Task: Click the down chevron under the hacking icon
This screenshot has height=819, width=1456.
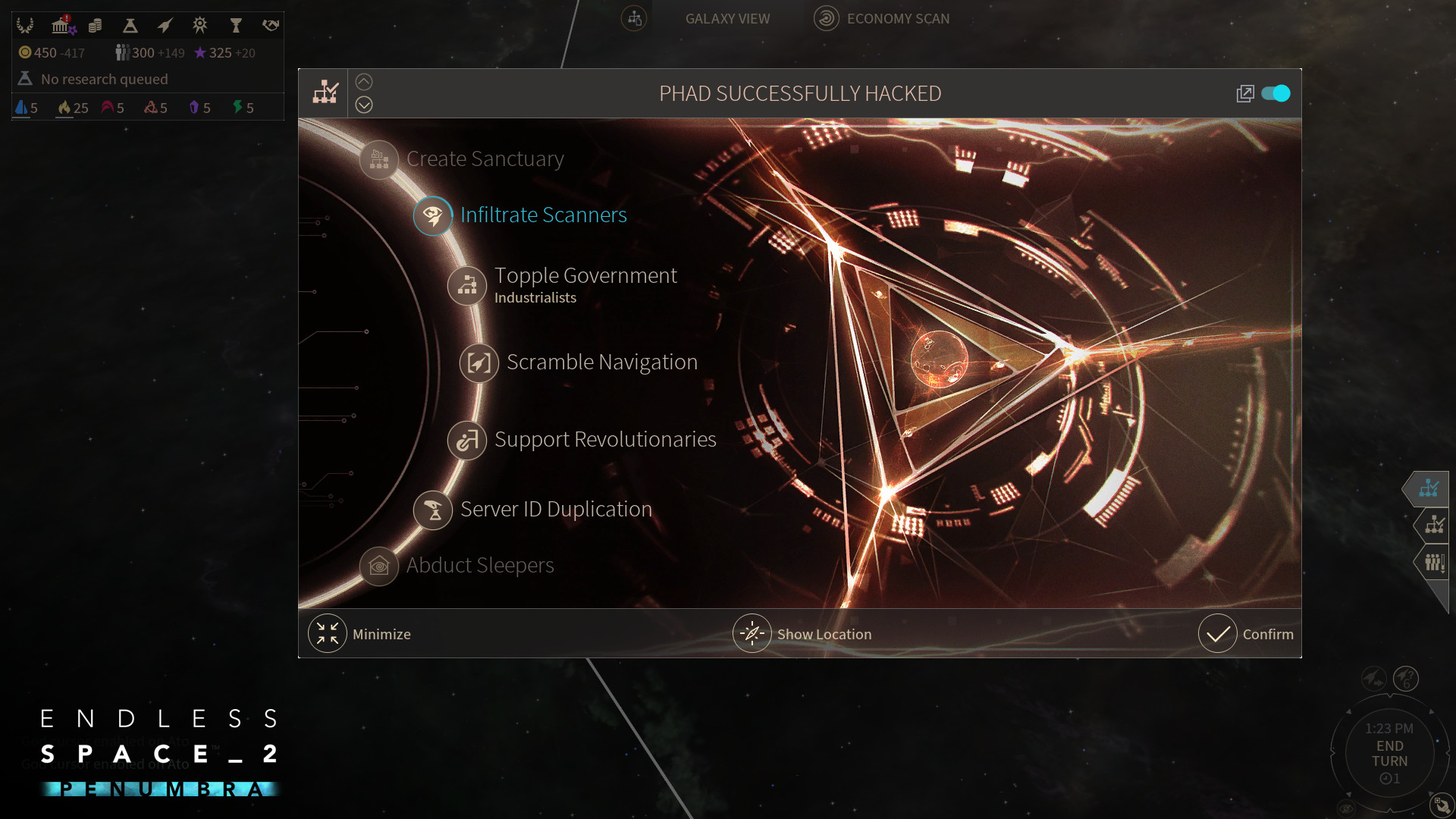Action: click(364, 105)
